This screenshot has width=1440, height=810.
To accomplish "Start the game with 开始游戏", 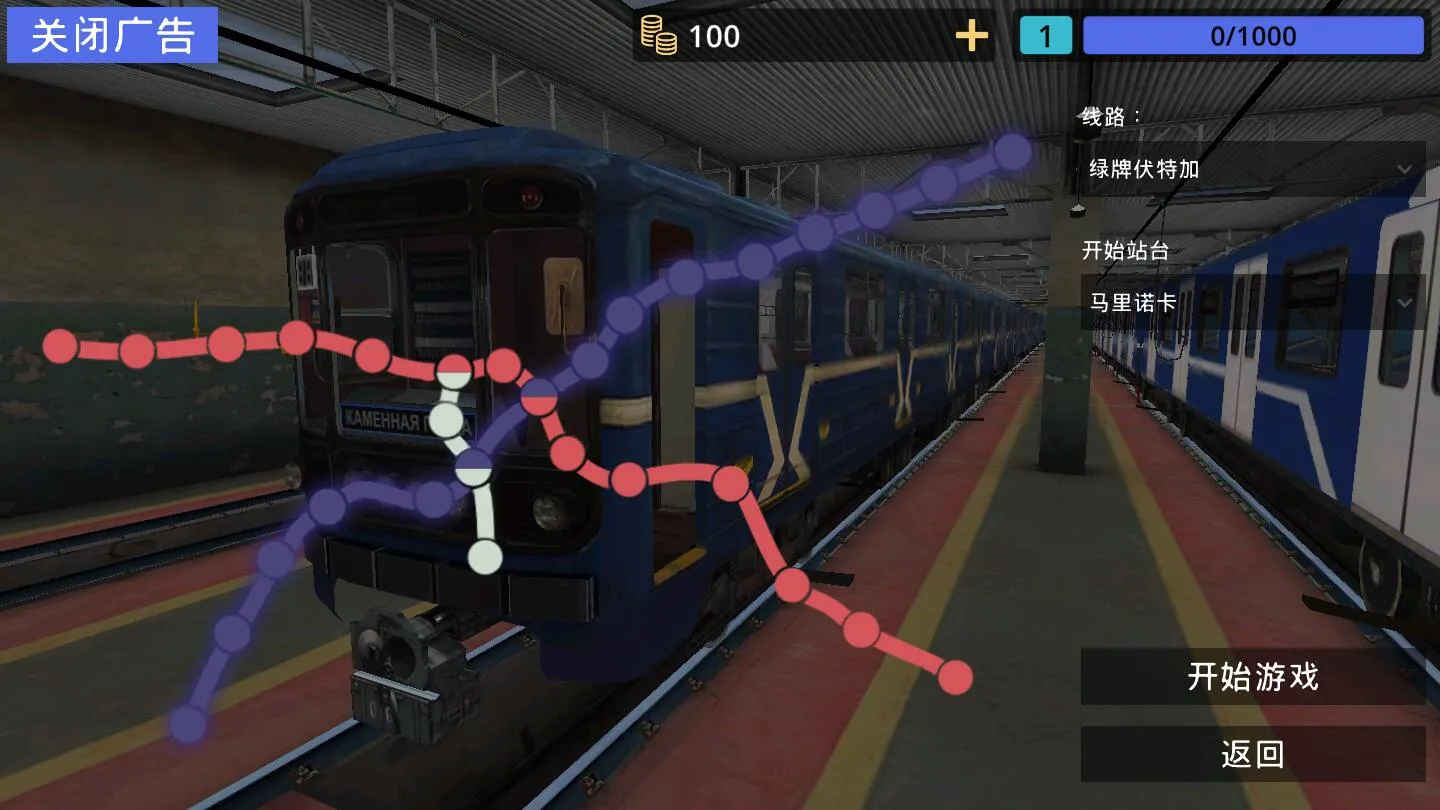I will click(1252, 677).
